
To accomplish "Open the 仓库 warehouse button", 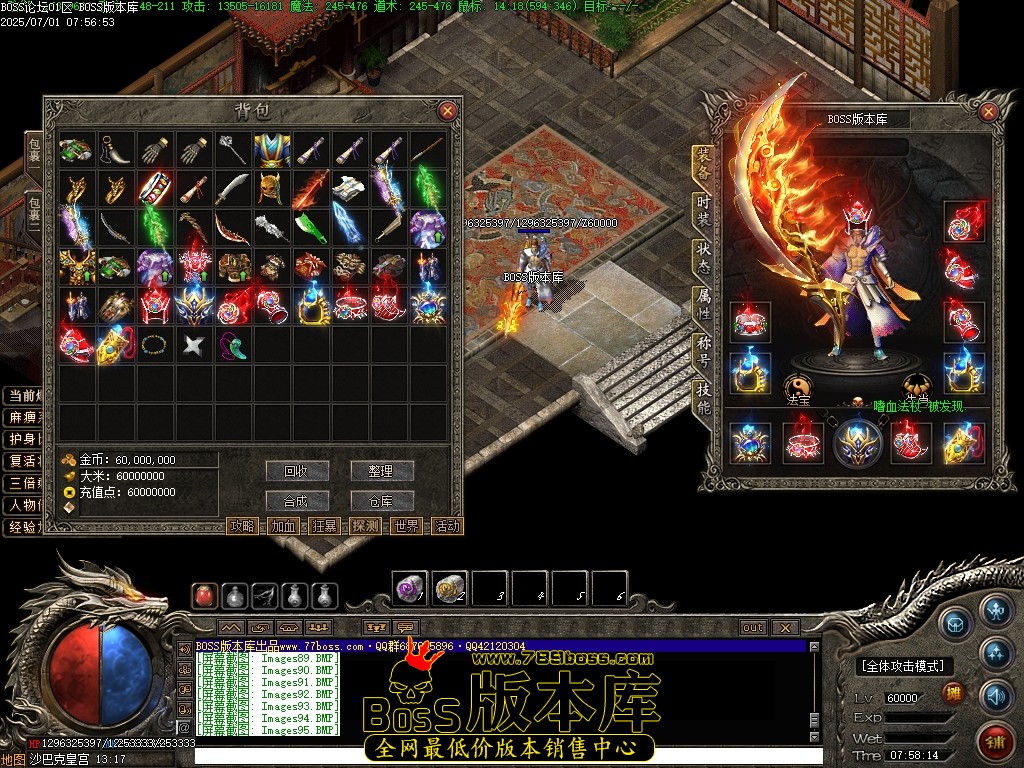I will tap(381, 501).
